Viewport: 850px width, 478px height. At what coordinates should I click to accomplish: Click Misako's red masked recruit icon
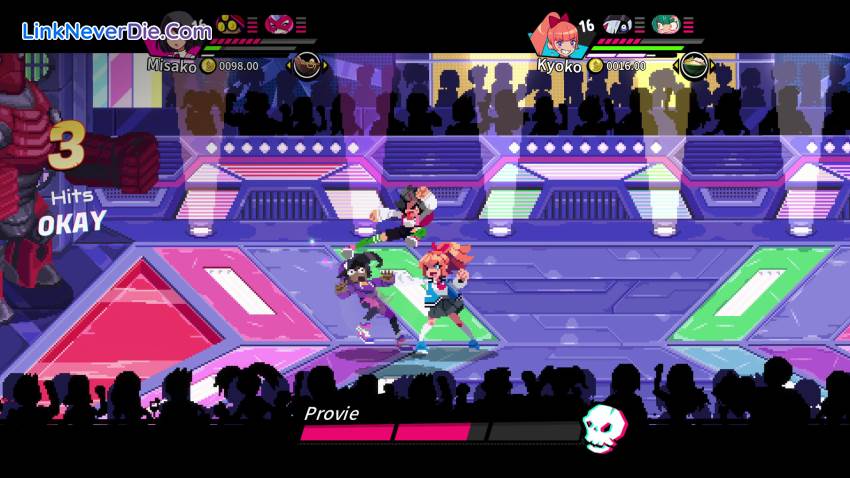(278, 22)
